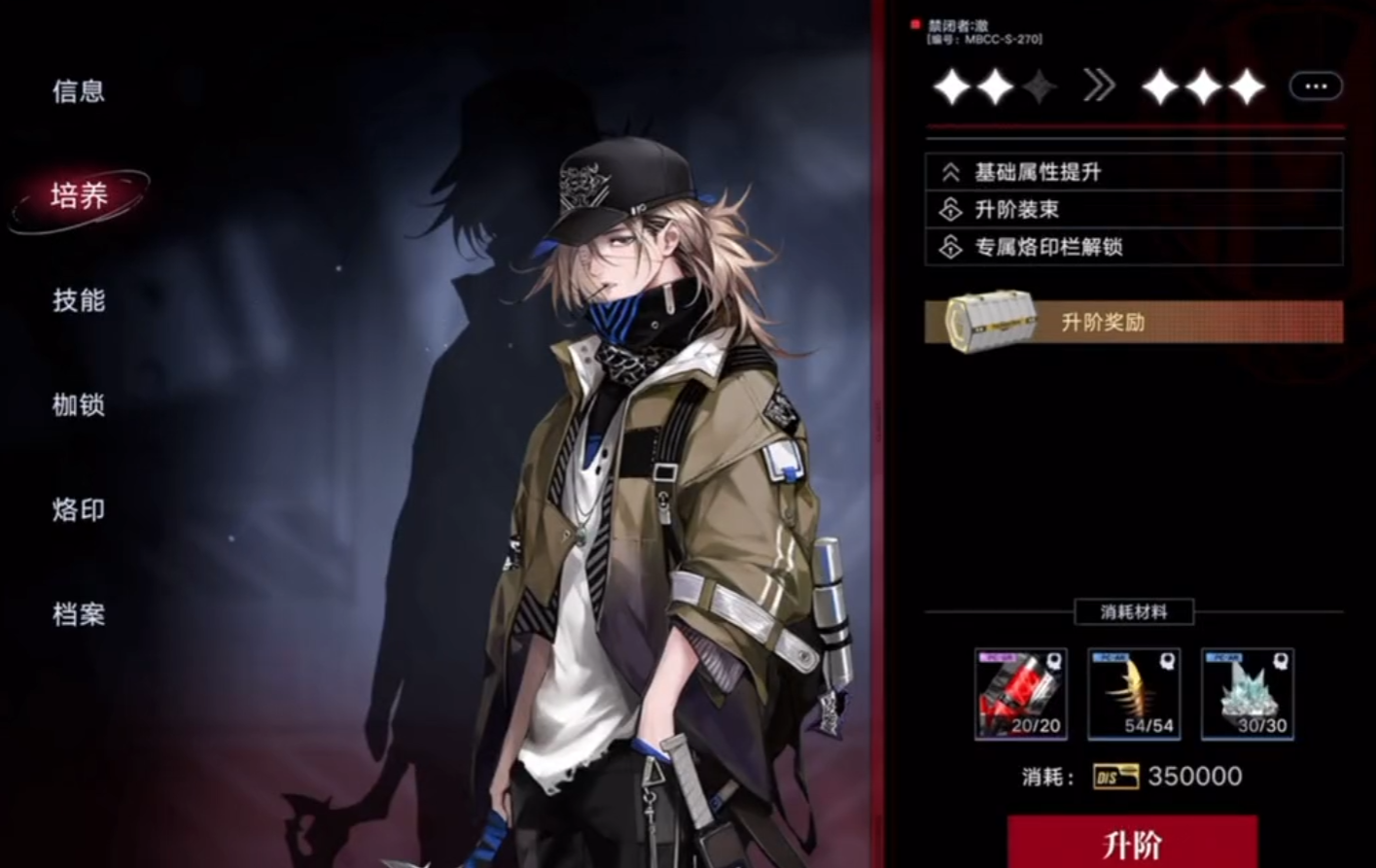The width and height of the screenshot is (1376, 868).
Task: Select the crystal cluster material 30/30
Action: coord(1248,694)
